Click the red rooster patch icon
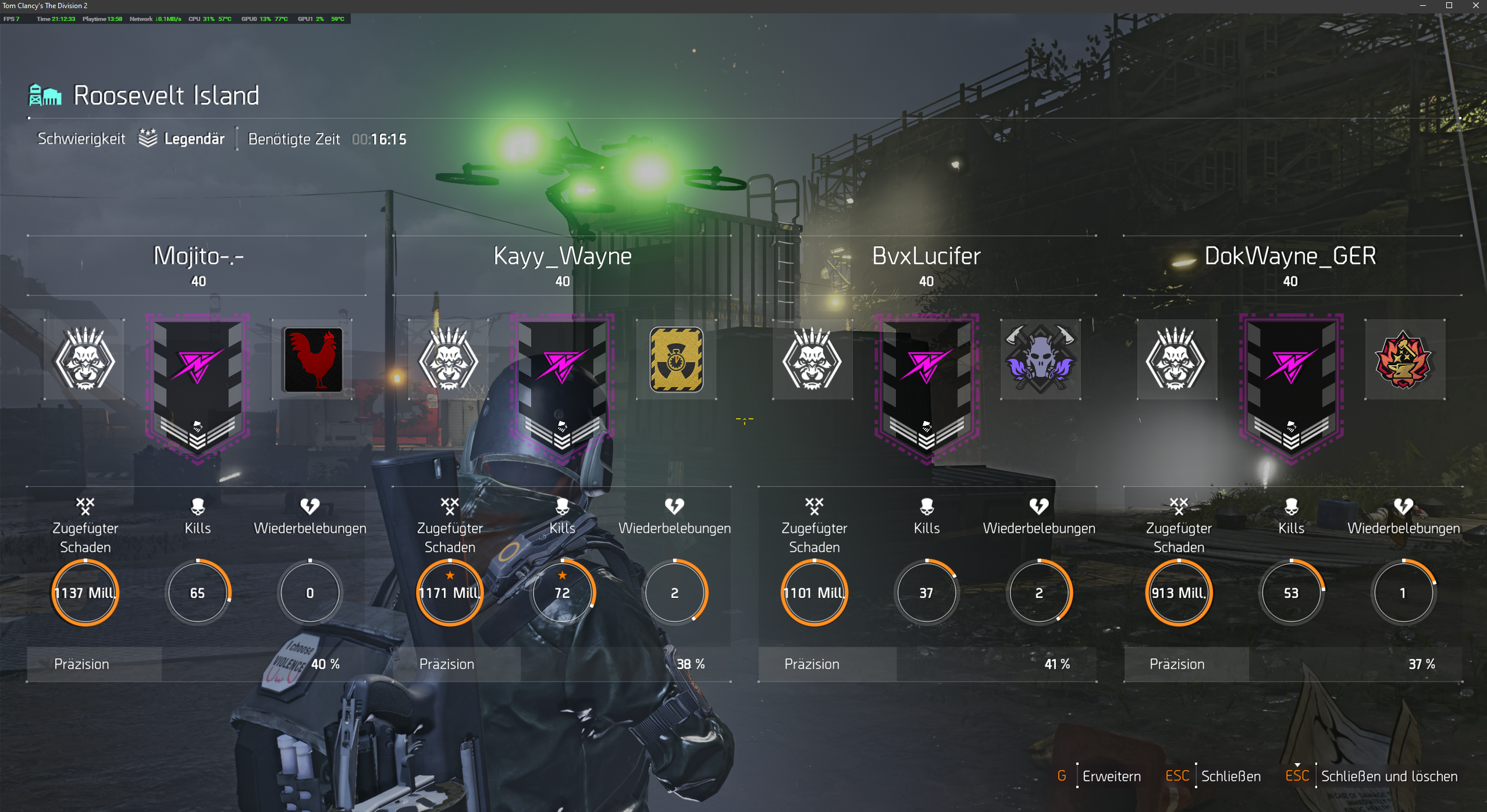 312,359
